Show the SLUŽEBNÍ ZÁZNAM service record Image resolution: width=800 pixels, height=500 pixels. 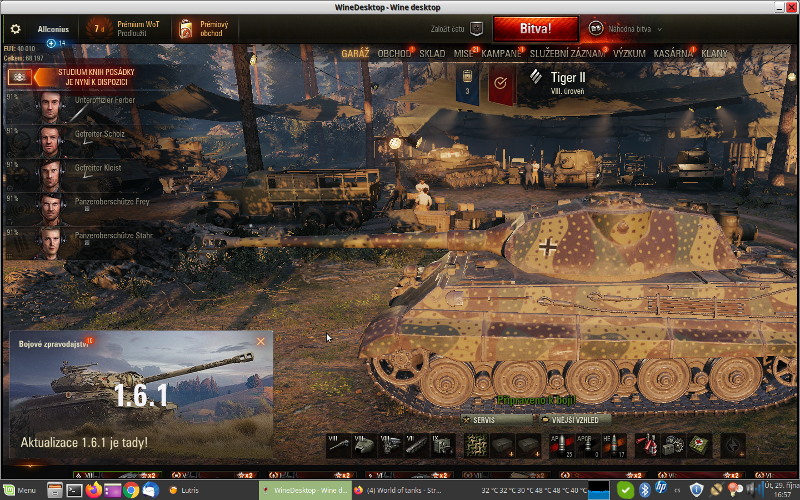(x=567, y=52)
